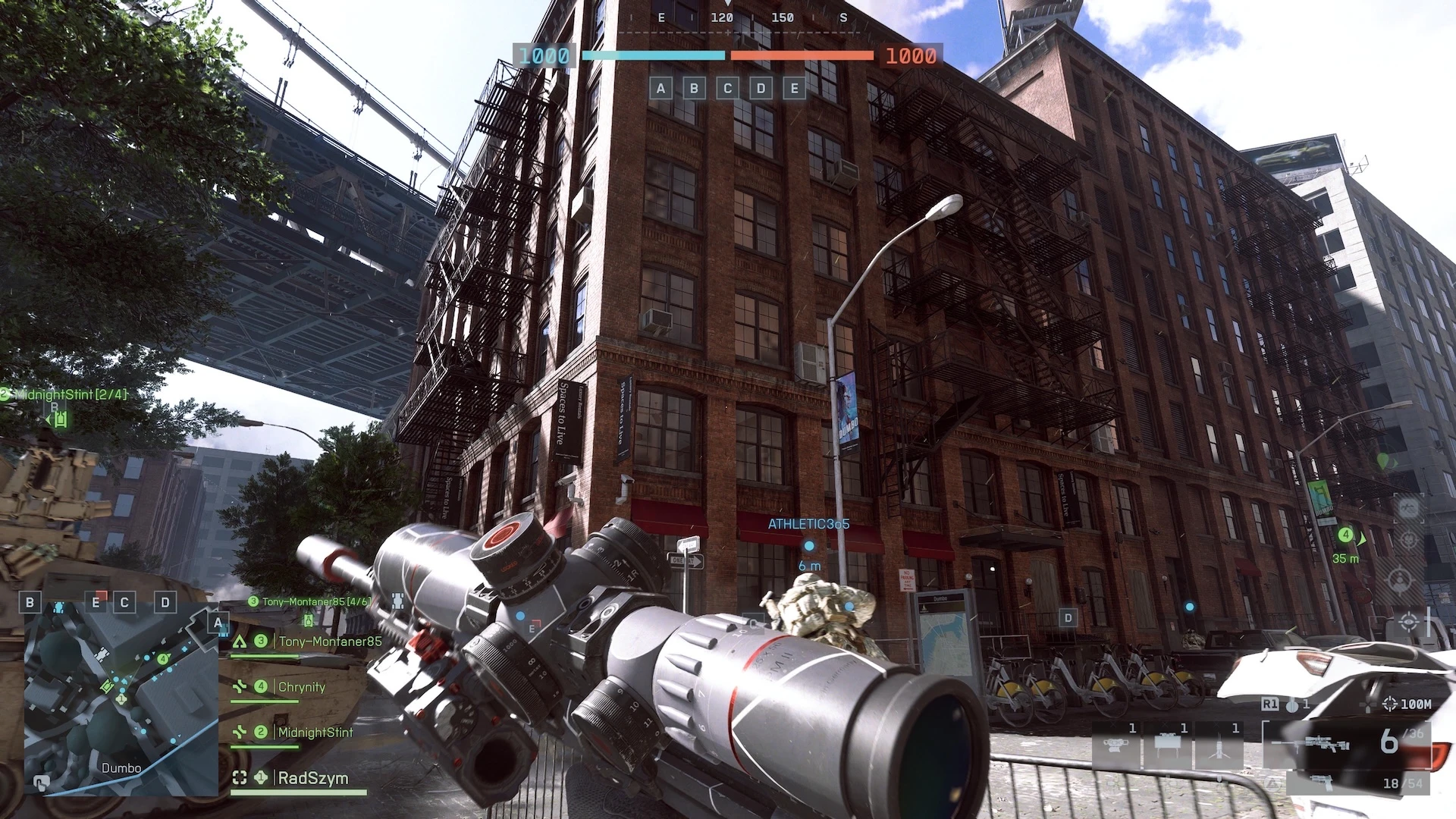Select objective A in the top bar
1456x819 pixels.
pos(661,89)
